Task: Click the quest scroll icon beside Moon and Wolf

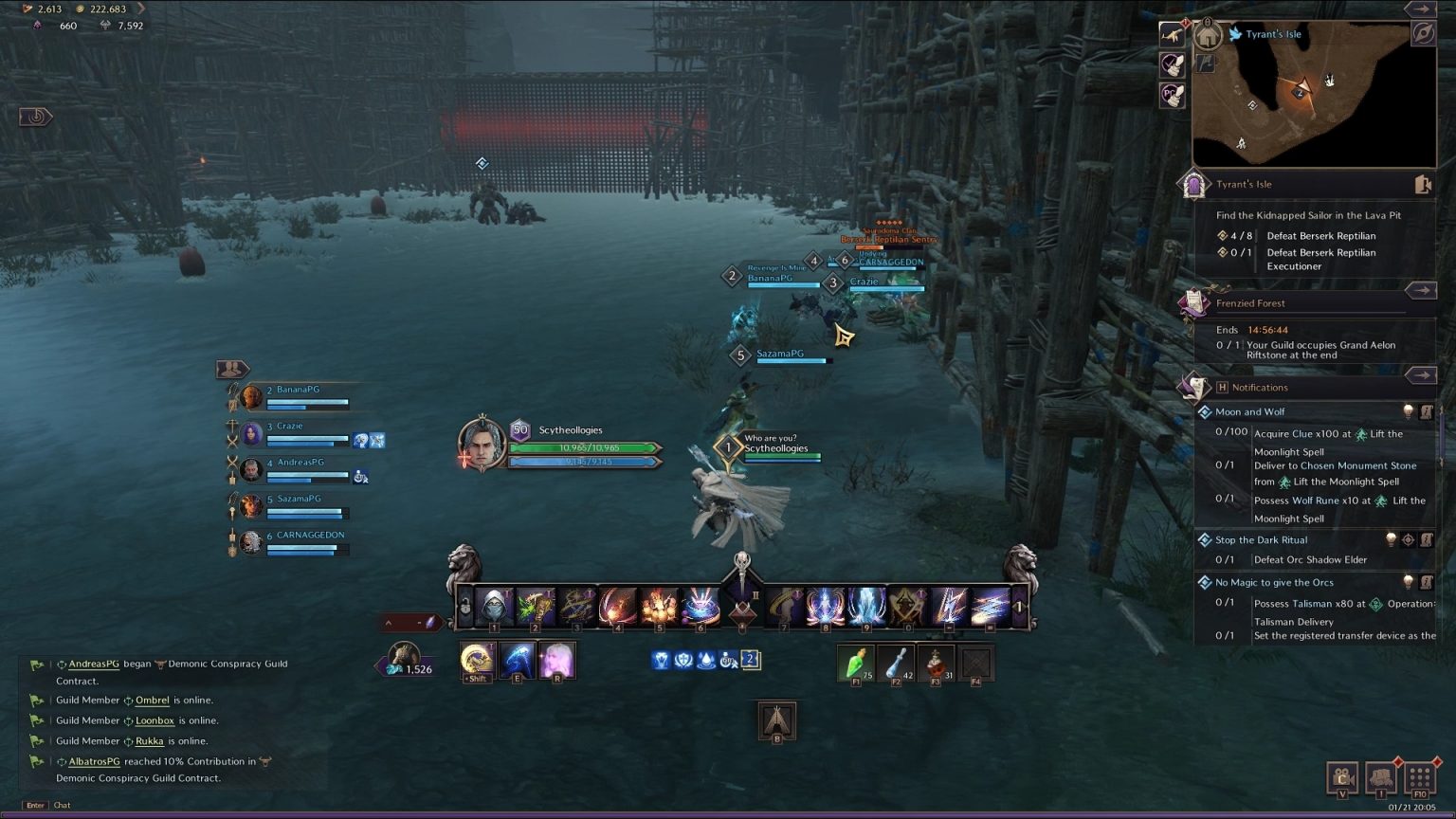Action: (1426, 411)
